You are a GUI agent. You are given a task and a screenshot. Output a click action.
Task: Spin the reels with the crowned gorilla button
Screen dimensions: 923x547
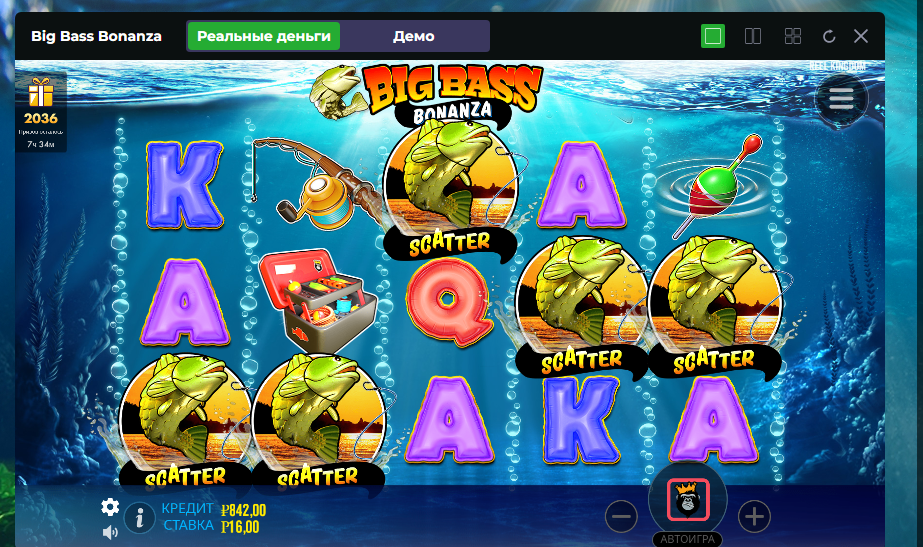pyautogui.click(x=688, y=500)
